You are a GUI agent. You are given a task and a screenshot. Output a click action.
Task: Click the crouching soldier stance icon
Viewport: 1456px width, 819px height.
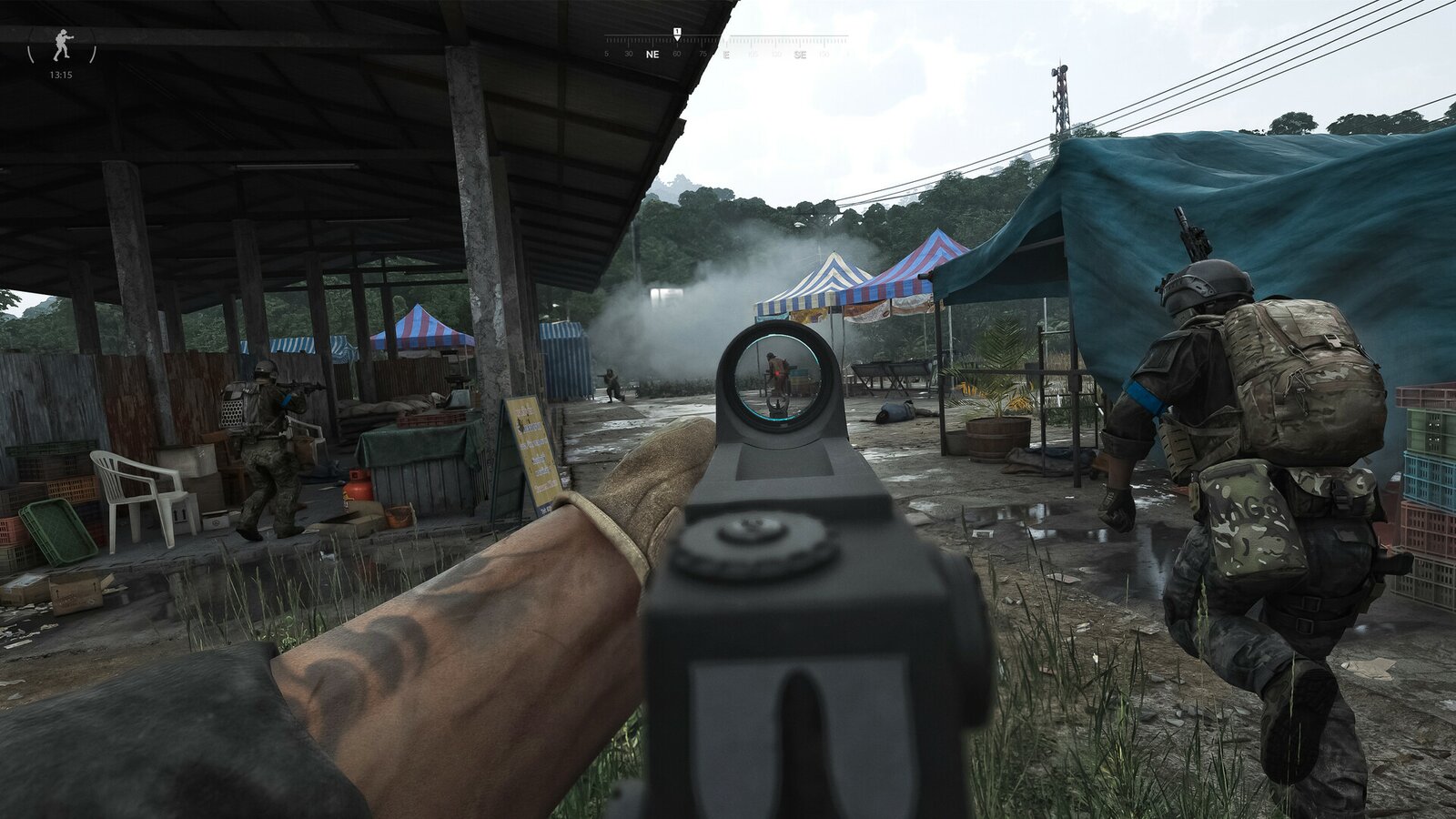coord(62,45)
